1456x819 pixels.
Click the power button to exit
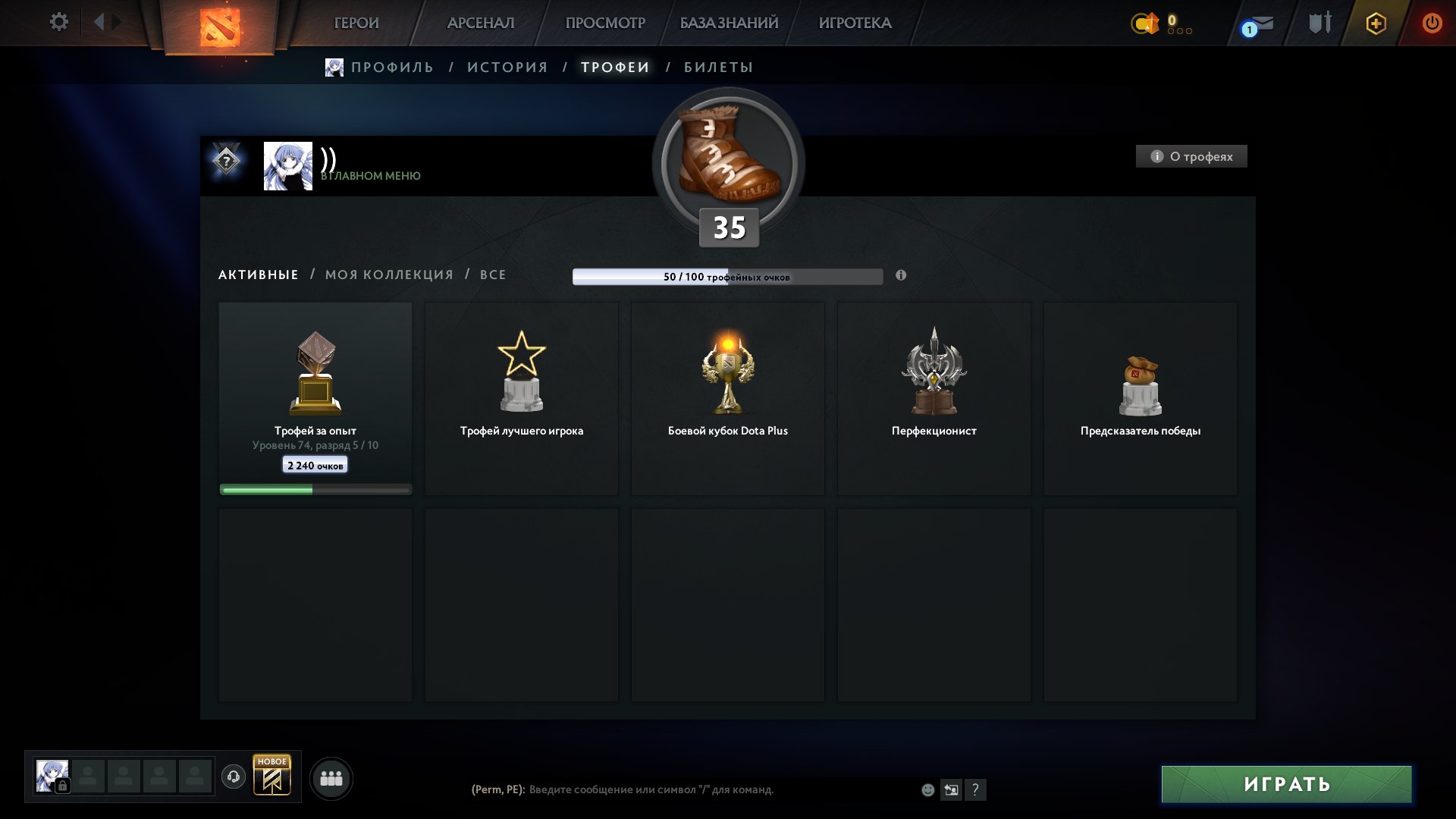click(x=1432, y=23)
